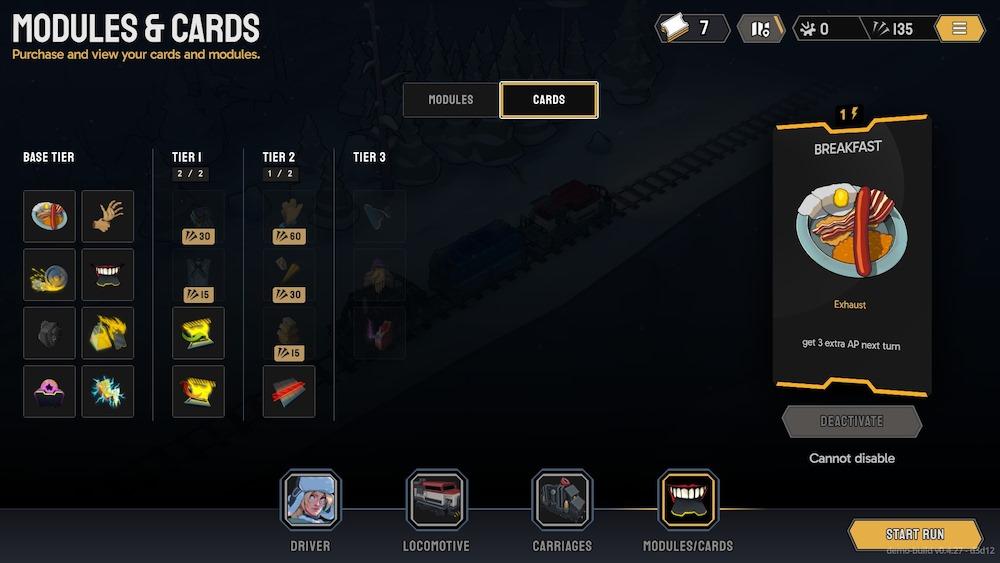
Task: Choose the reaching hand card
Action: pos(108,216)
